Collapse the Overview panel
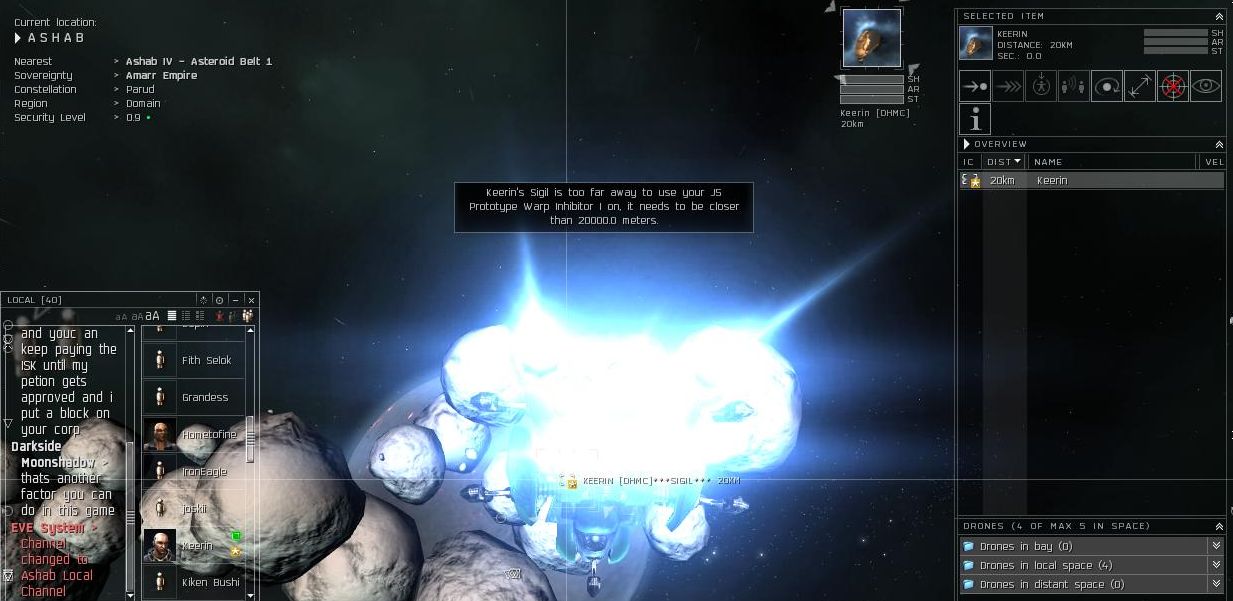1233x601 pixels. [x=1219, y=145]
